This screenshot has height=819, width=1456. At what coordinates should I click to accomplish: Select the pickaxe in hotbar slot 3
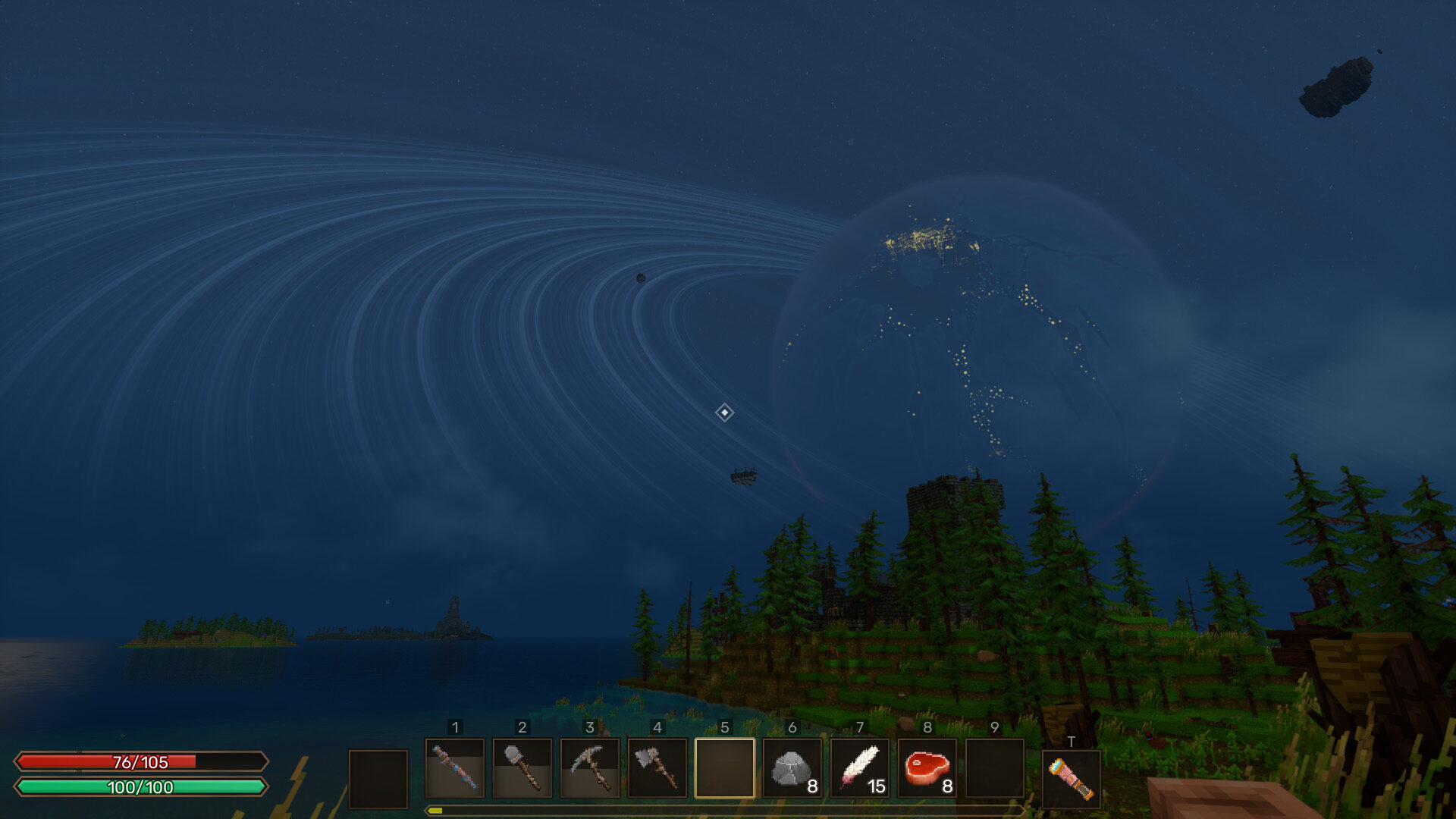click(591, 778)
